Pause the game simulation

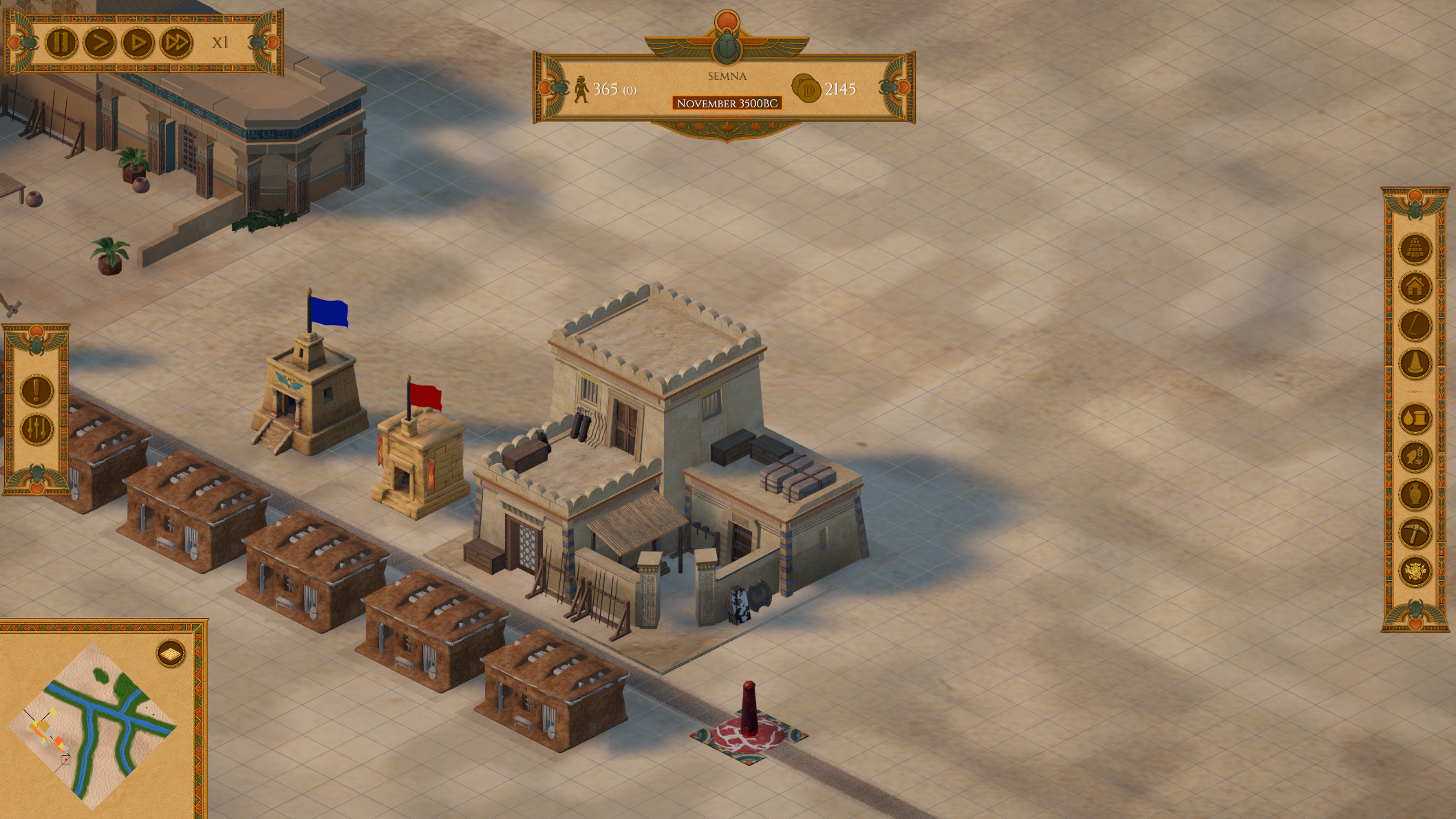(61, 43)
